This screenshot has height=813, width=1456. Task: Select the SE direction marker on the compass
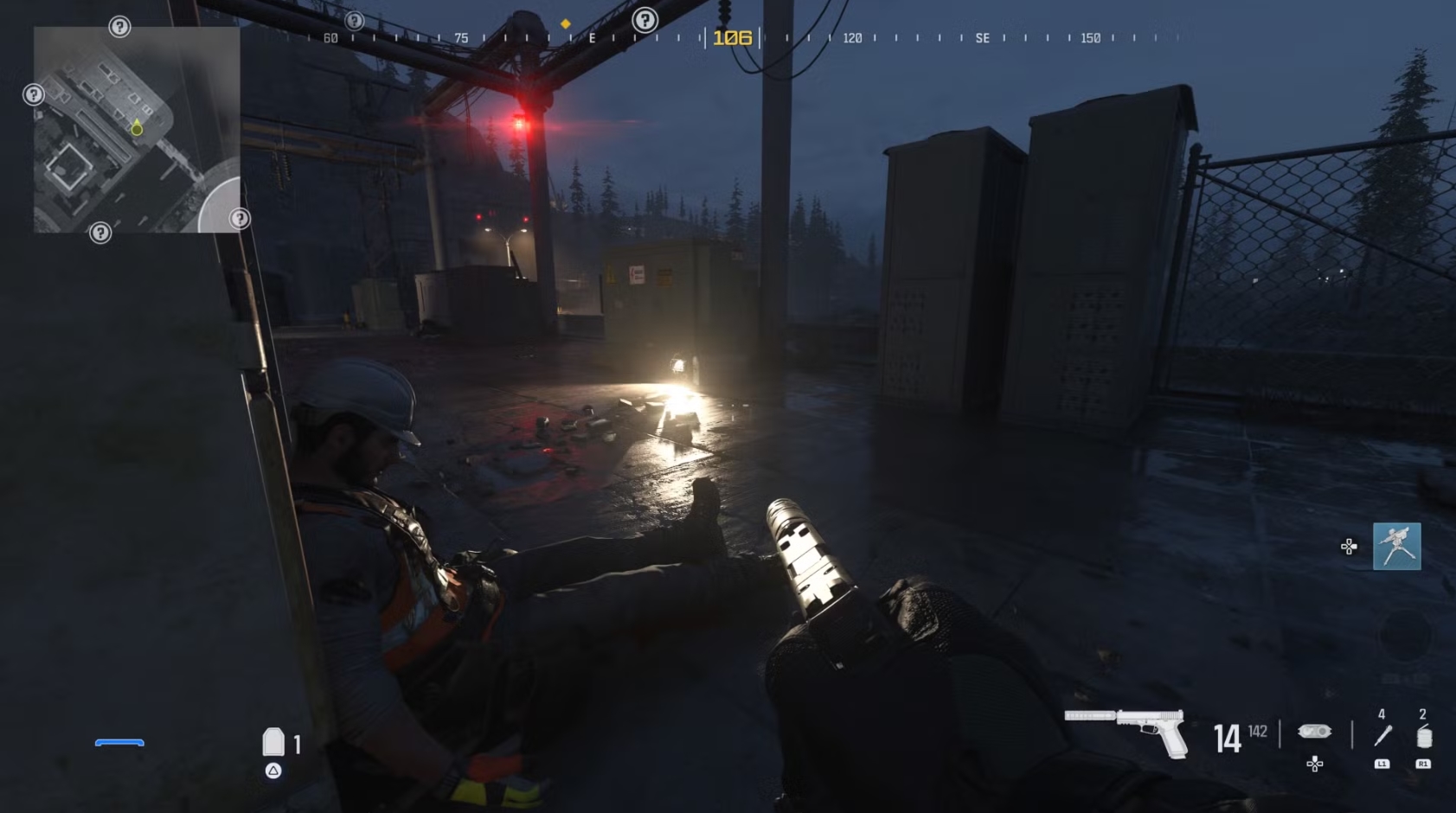(x=984, y=39)
